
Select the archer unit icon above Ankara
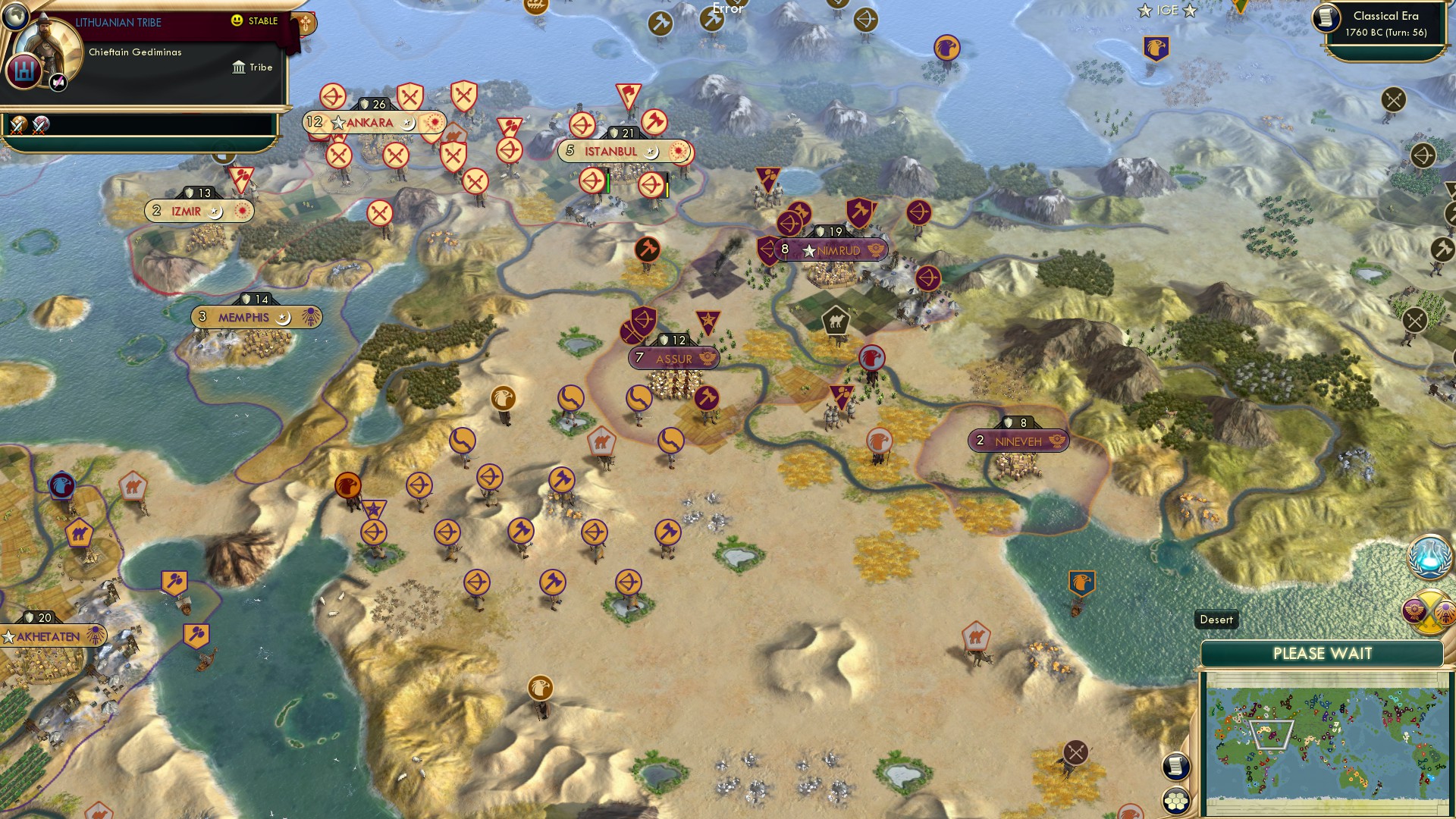[332, 97]
